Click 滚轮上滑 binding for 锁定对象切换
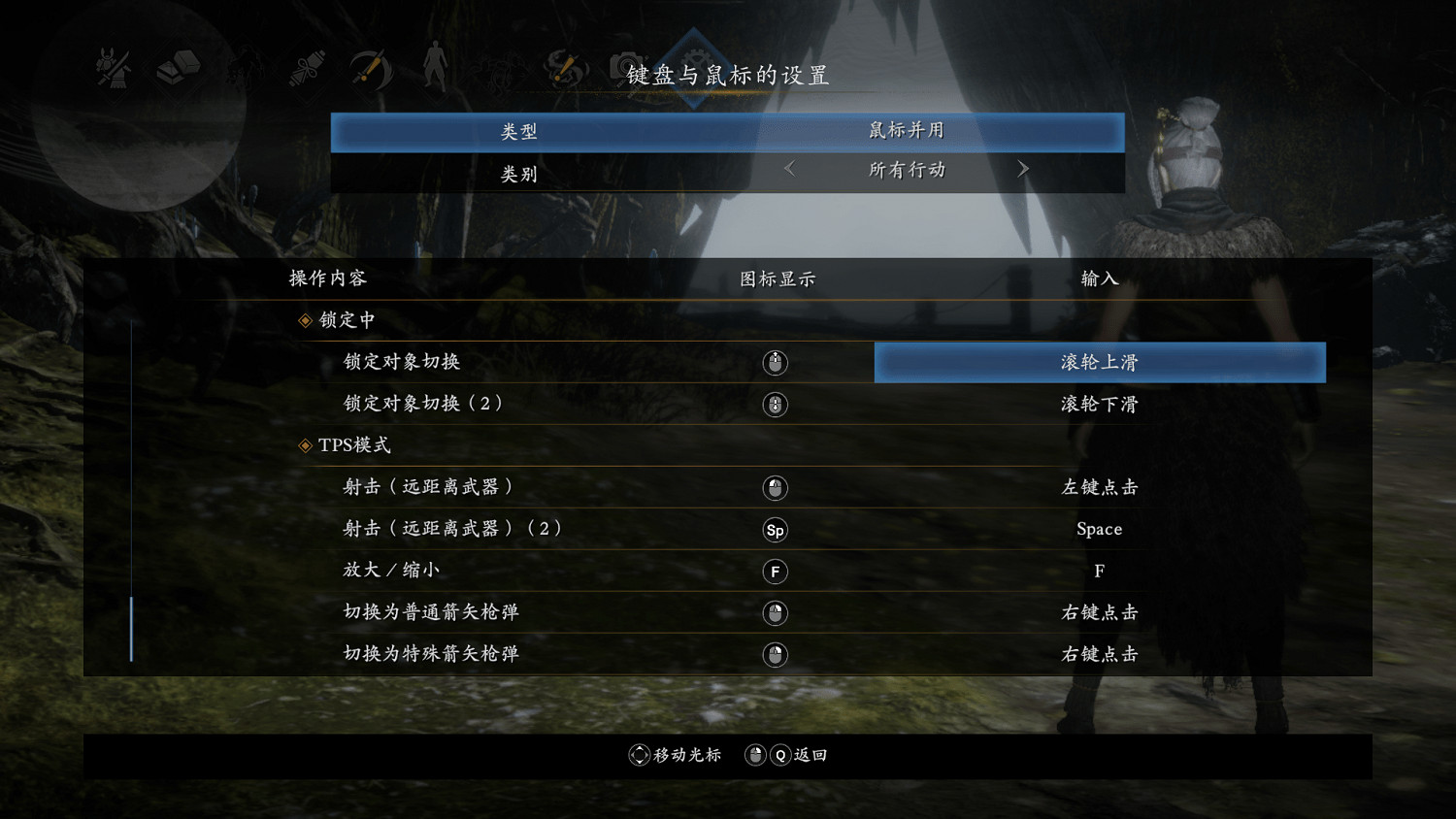 pos(1098,361)
